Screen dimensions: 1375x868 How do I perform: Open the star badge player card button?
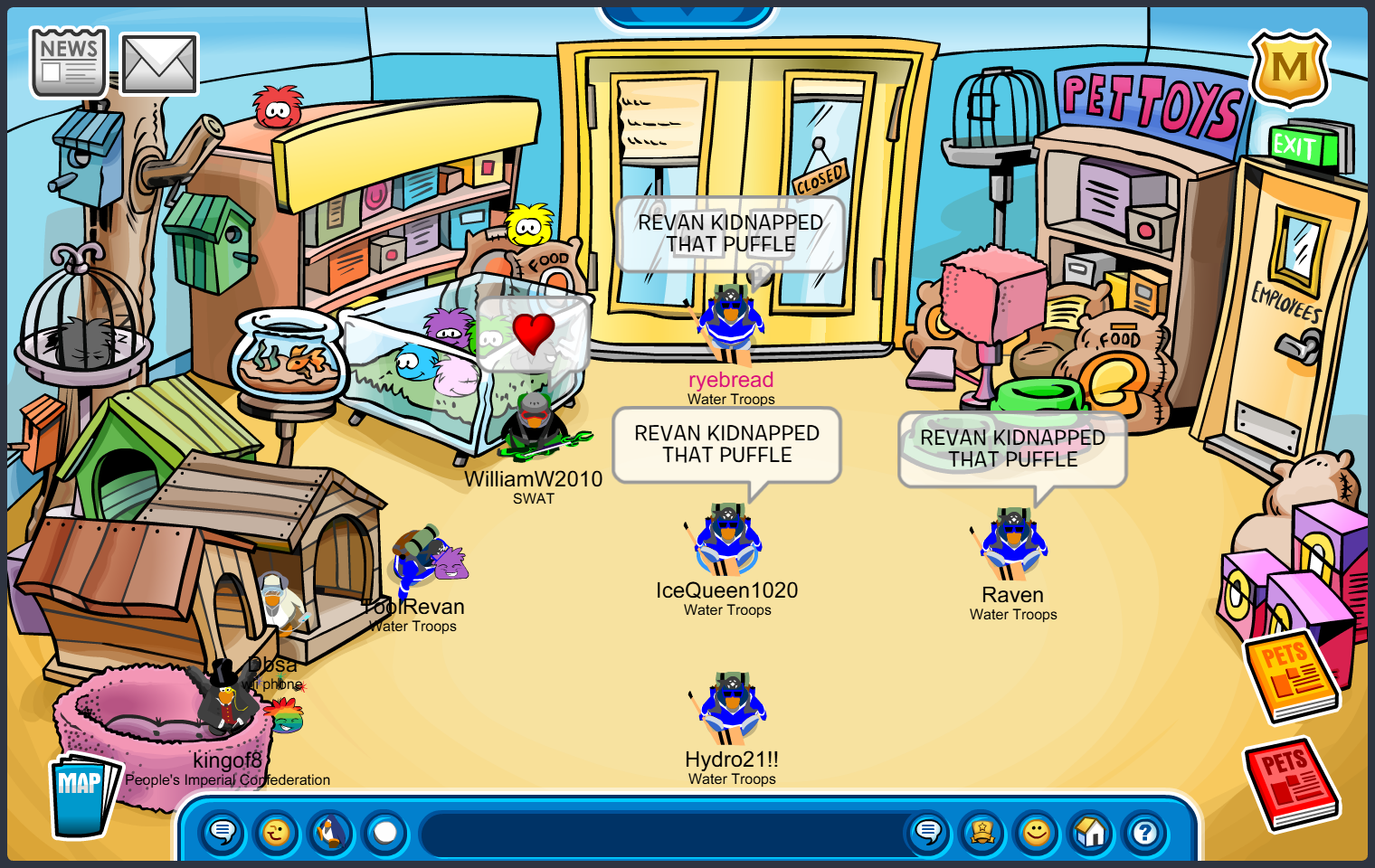(982, 832)
